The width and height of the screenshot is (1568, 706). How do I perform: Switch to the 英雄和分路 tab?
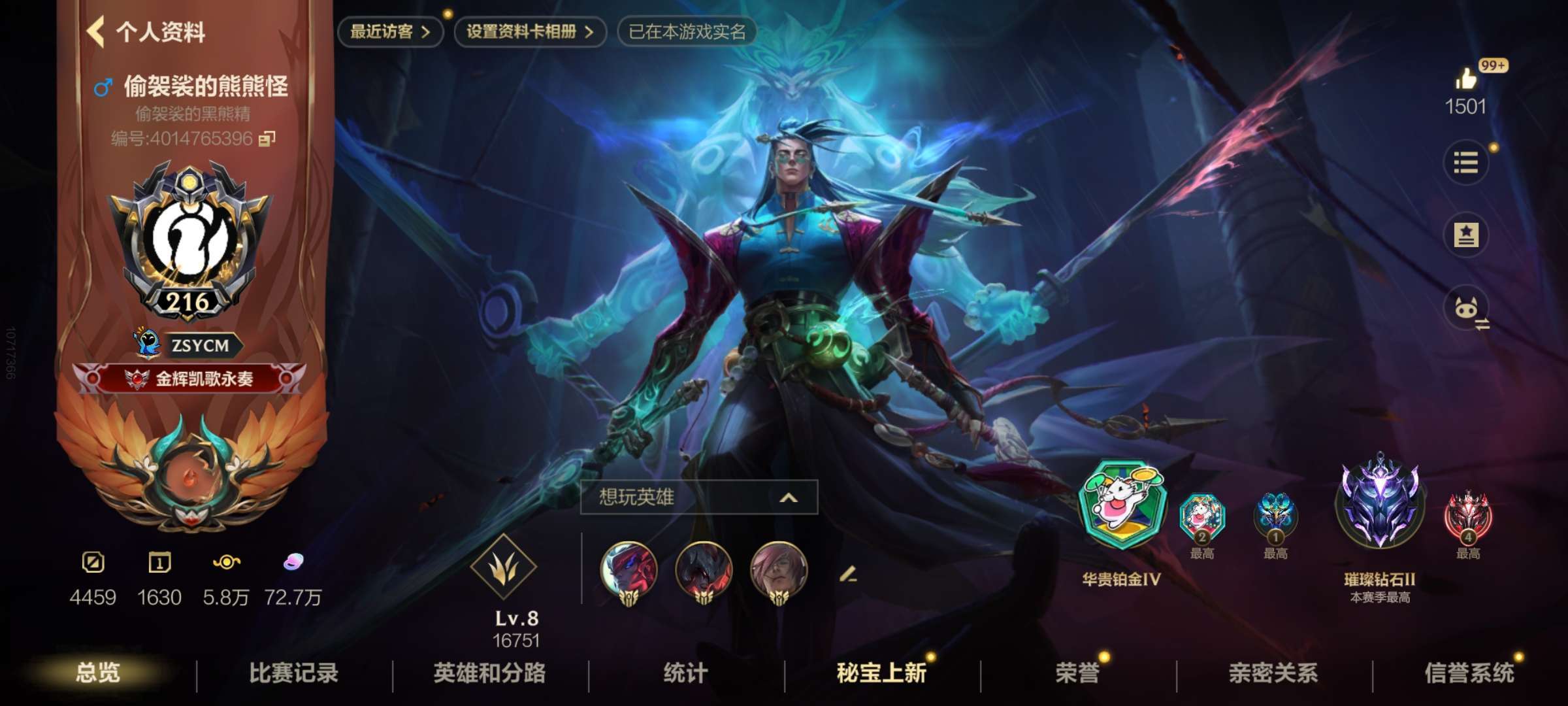pyautogui.click(x=489, y=672)
